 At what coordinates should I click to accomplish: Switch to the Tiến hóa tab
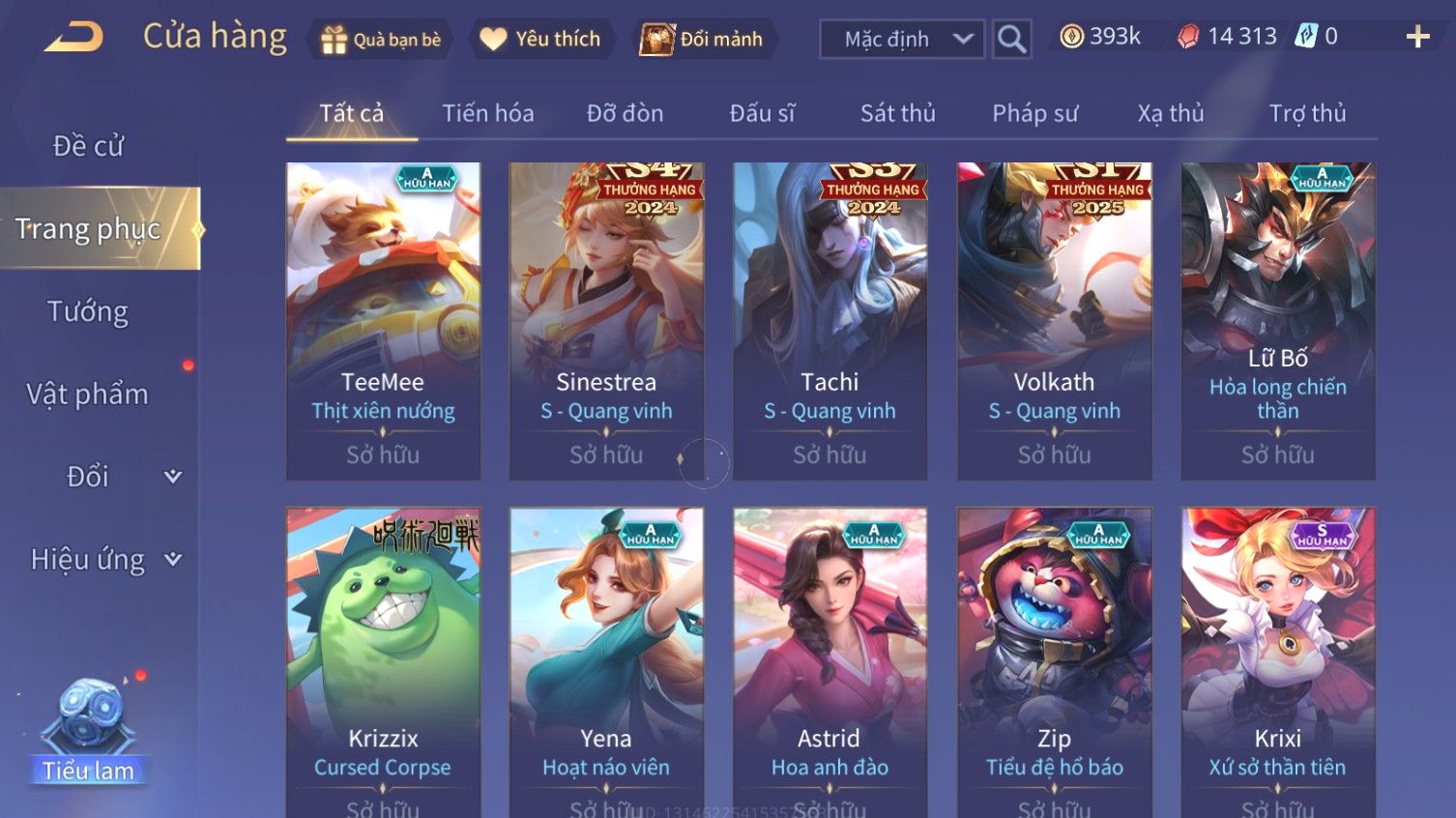tap(487, 114)
